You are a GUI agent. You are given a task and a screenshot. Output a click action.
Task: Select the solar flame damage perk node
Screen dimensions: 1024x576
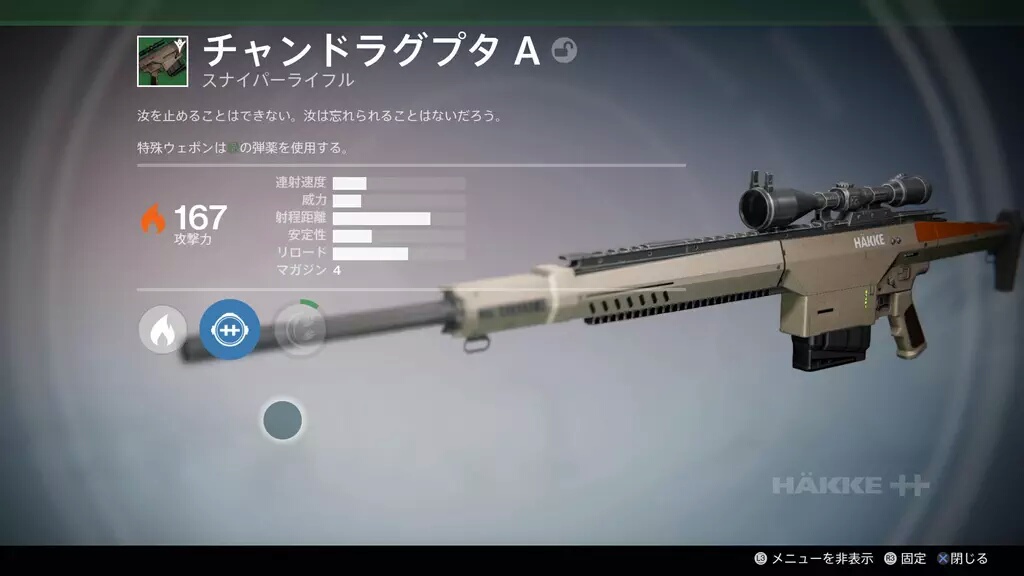(162, 330)
